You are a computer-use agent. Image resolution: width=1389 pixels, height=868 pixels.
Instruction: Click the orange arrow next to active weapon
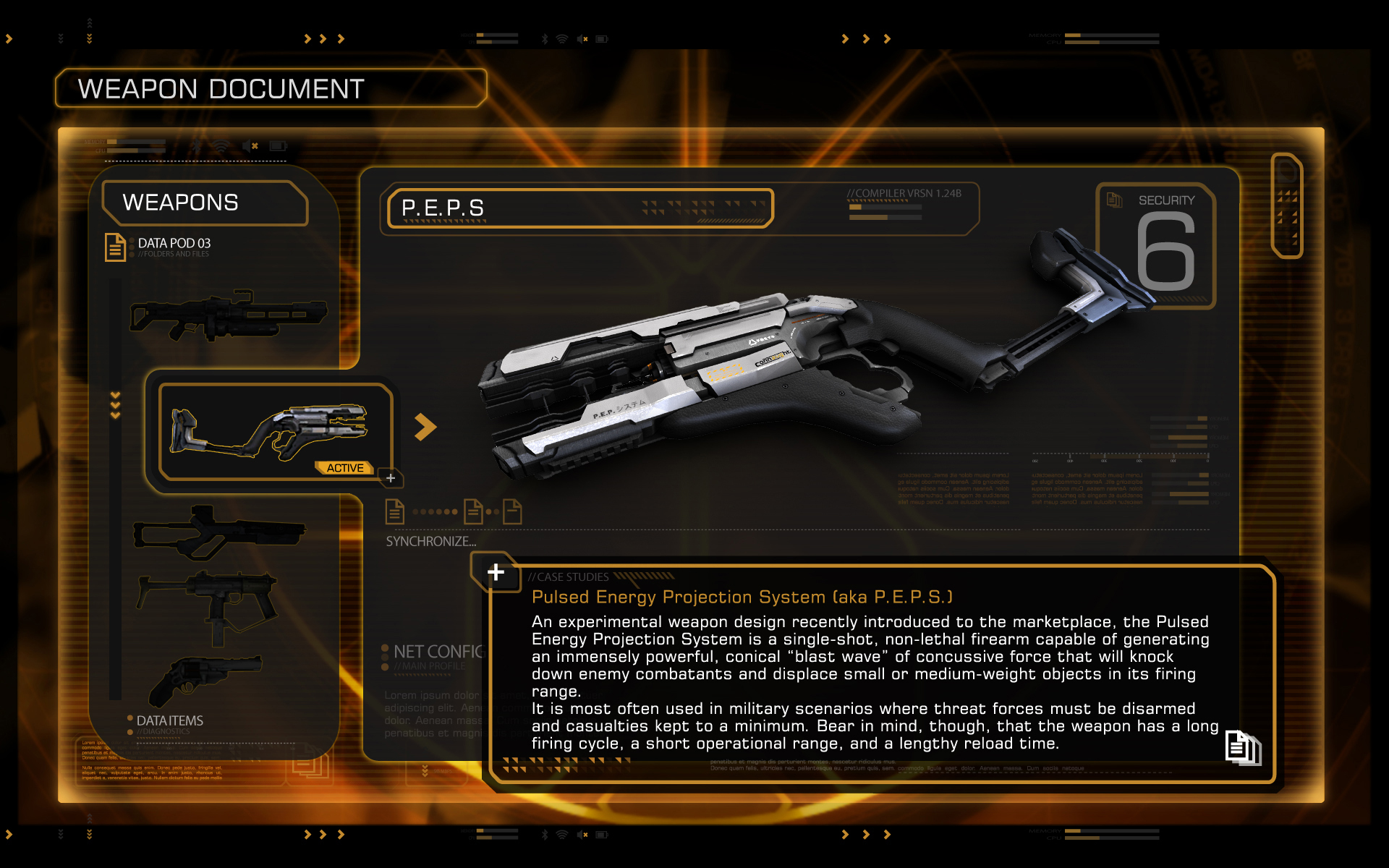click(425, 427)
